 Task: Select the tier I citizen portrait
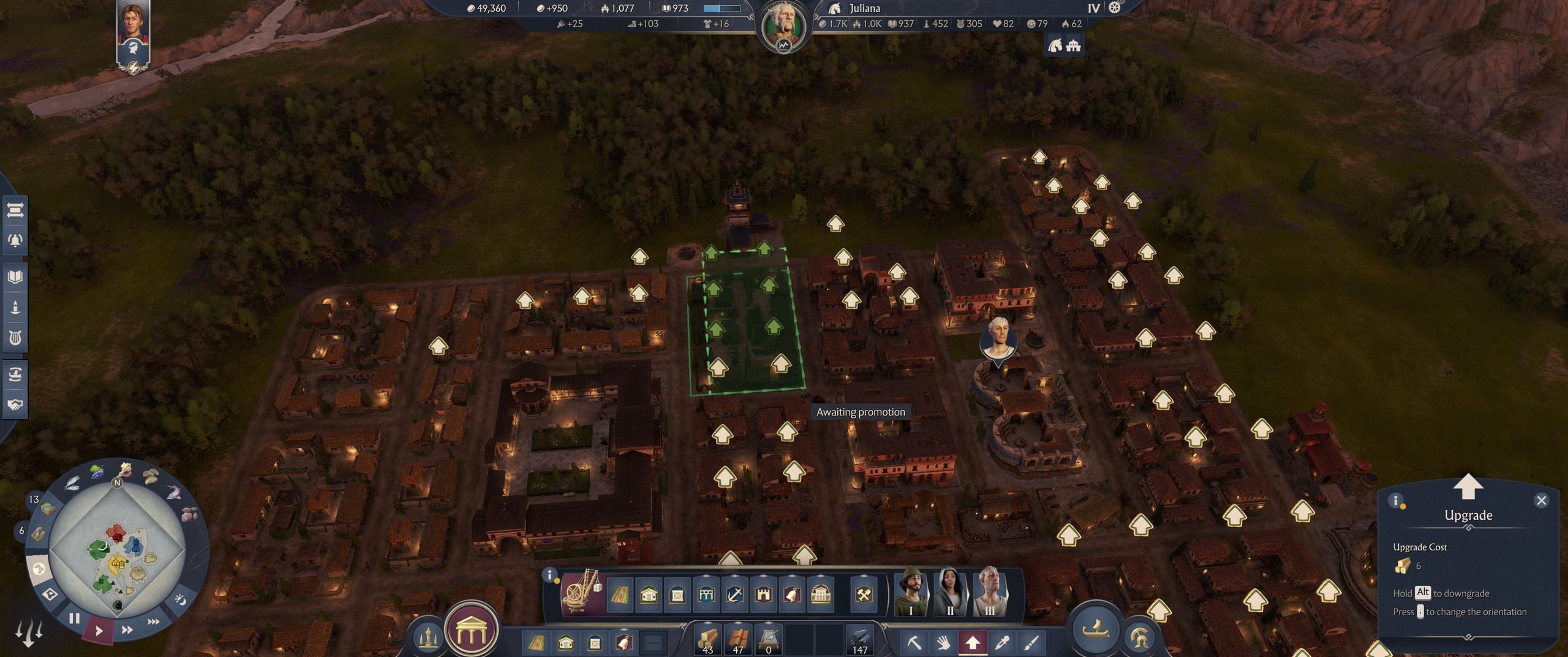(911, 593)
